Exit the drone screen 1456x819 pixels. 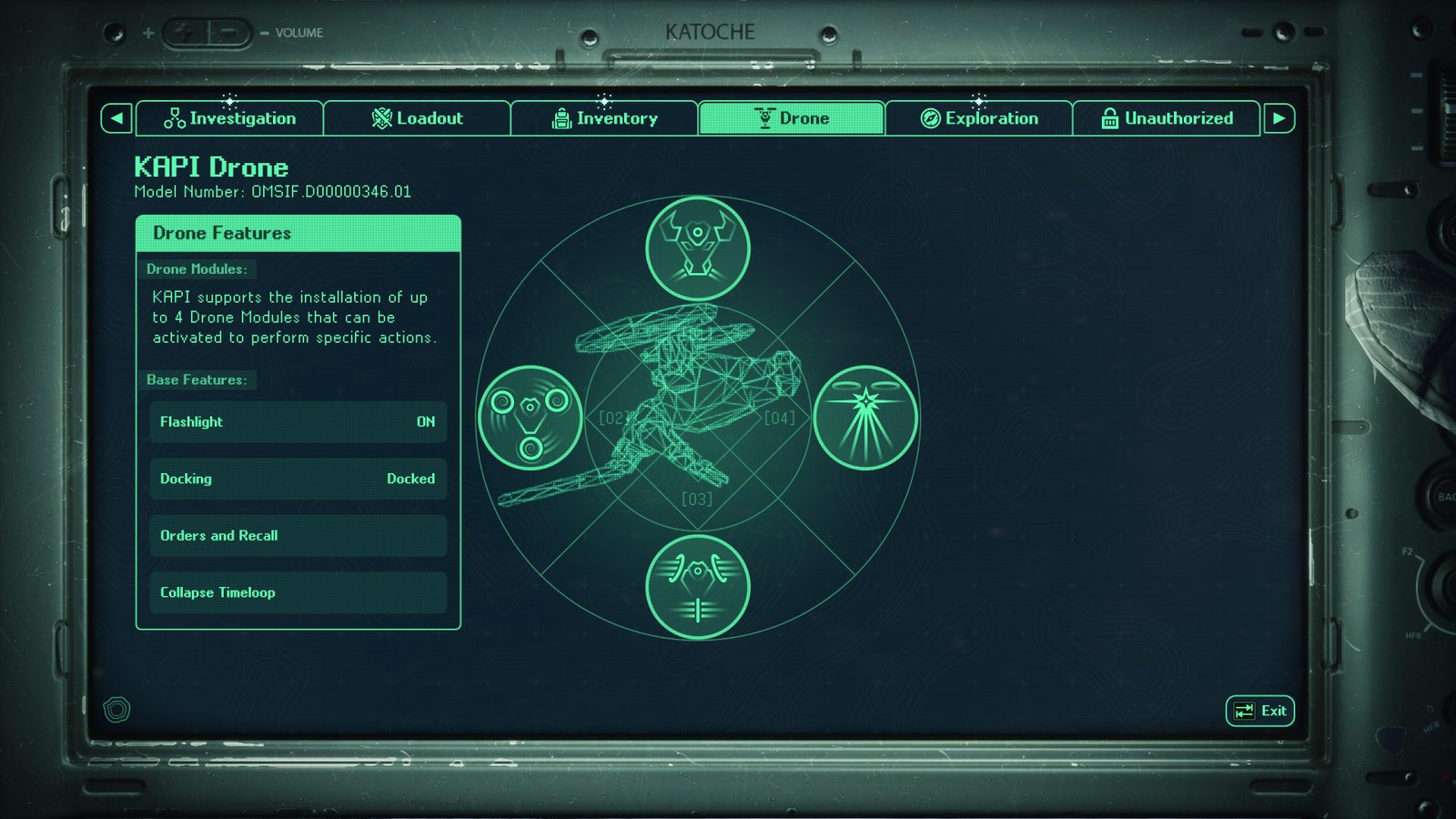1259,711
